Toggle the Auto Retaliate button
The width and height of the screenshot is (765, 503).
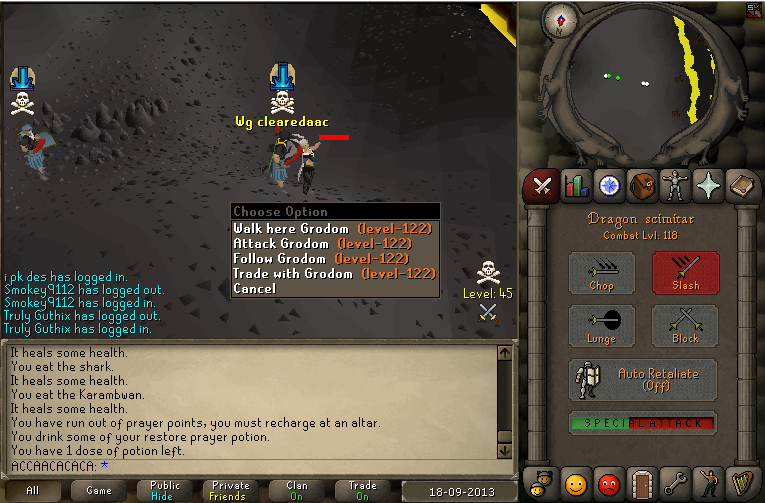[x=643, y=380]
